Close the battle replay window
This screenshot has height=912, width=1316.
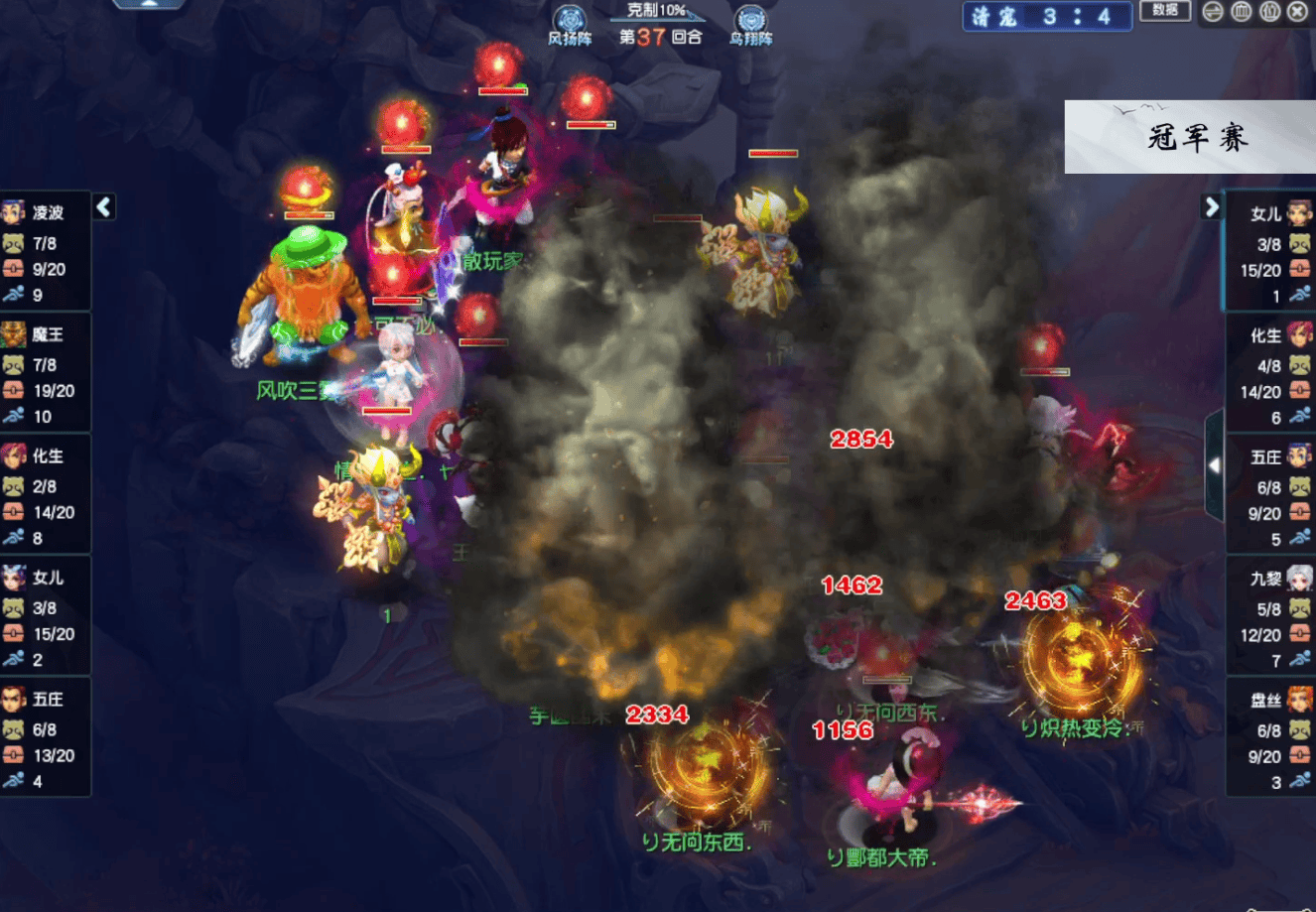(x=1297, y=12)
